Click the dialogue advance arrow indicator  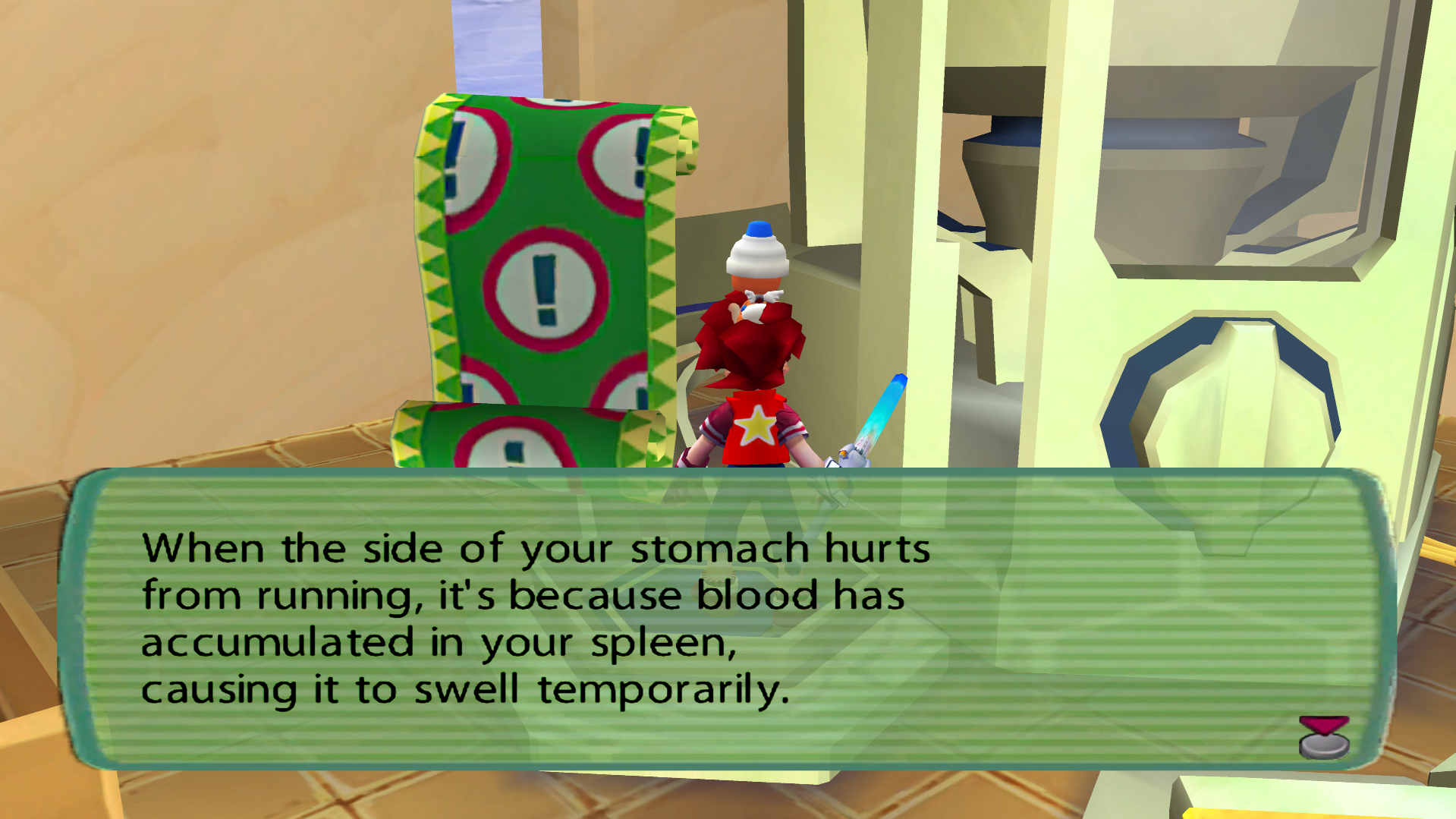[1324, 736]
